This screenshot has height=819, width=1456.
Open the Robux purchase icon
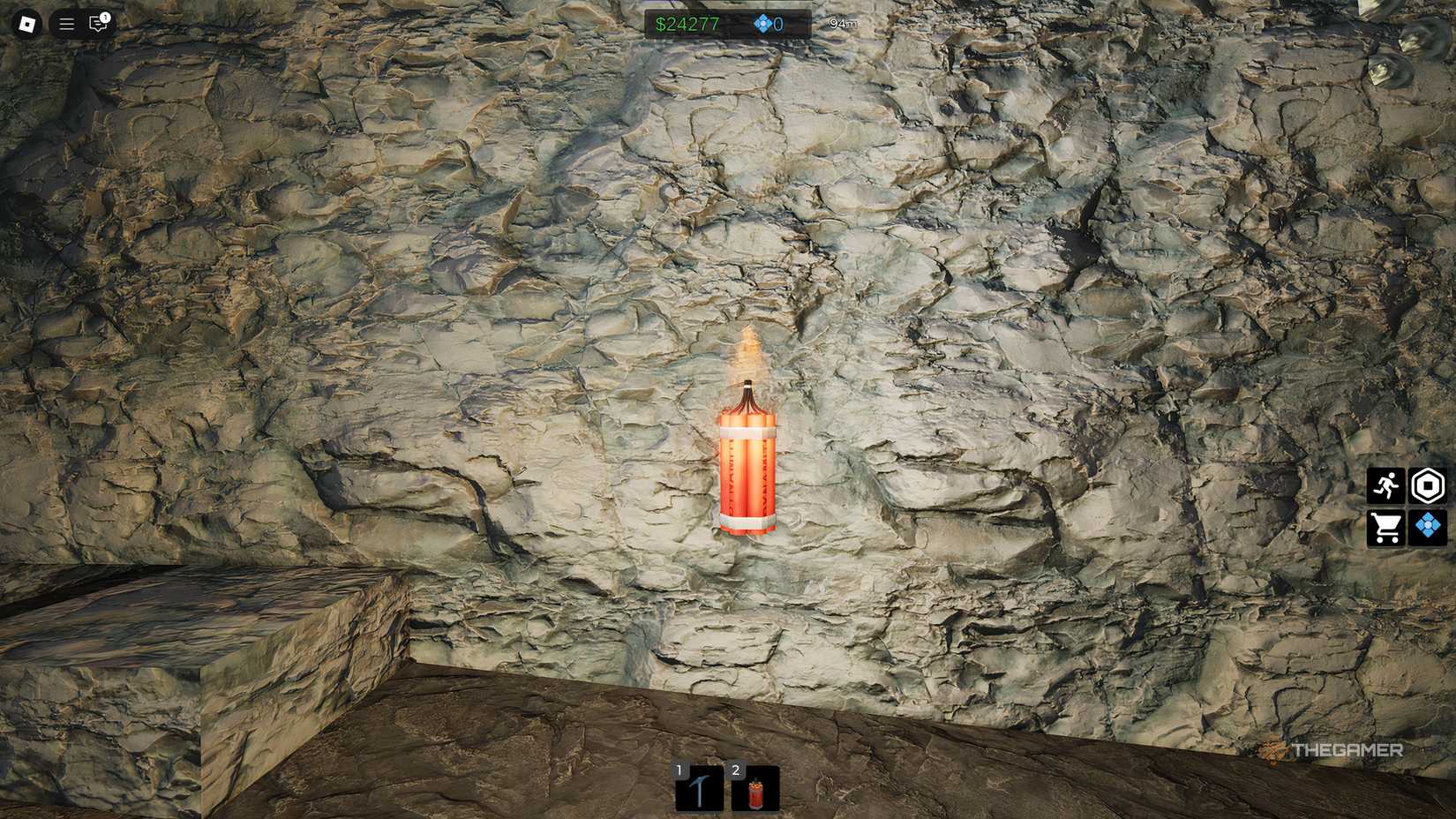point(1429,485)
